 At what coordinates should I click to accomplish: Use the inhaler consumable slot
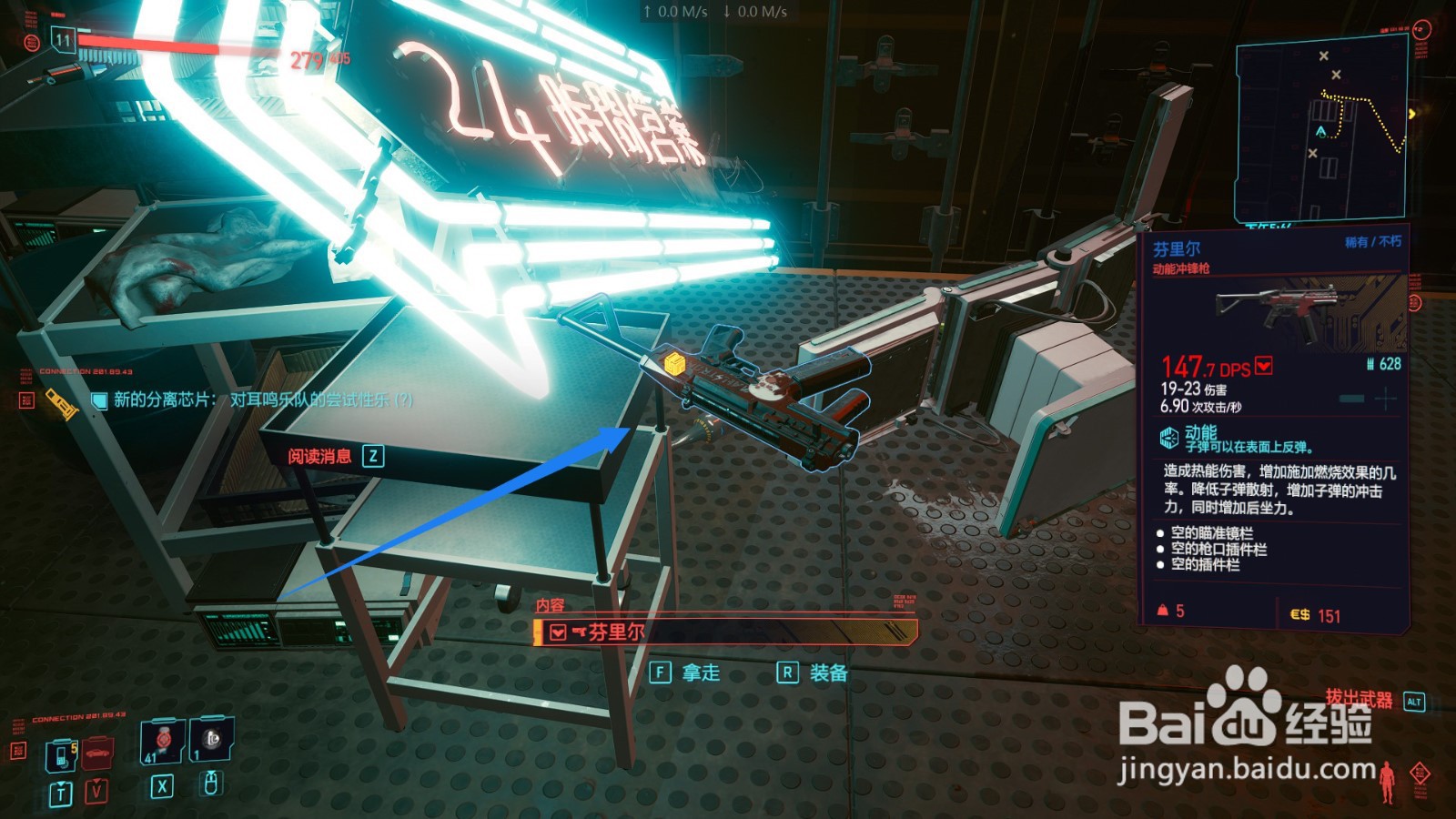[x=162, y=743]
